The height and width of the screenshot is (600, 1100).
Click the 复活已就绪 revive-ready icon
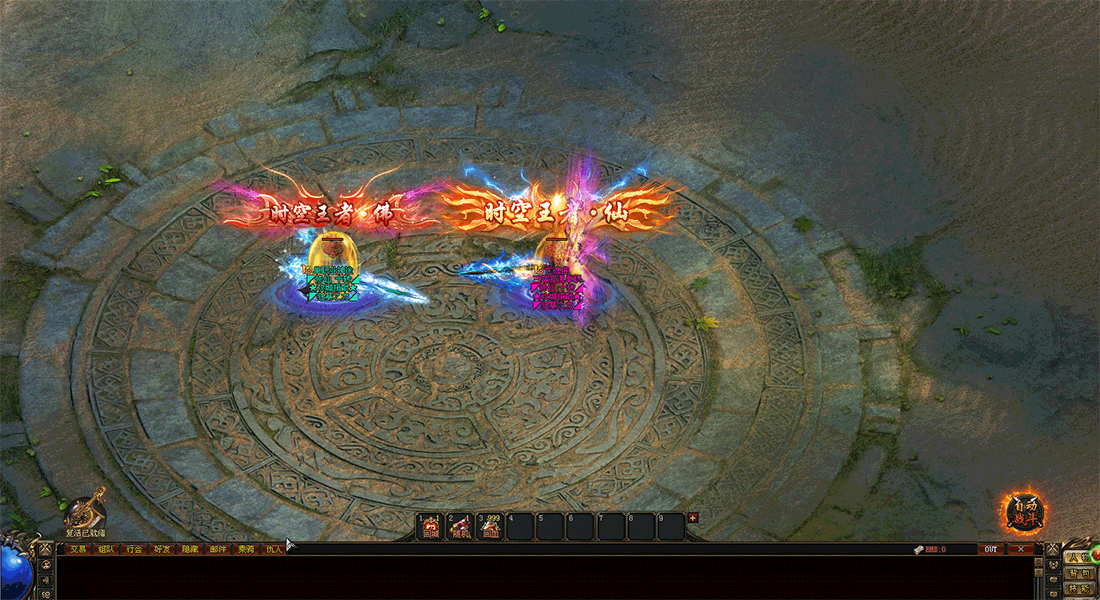coord(86,511)
